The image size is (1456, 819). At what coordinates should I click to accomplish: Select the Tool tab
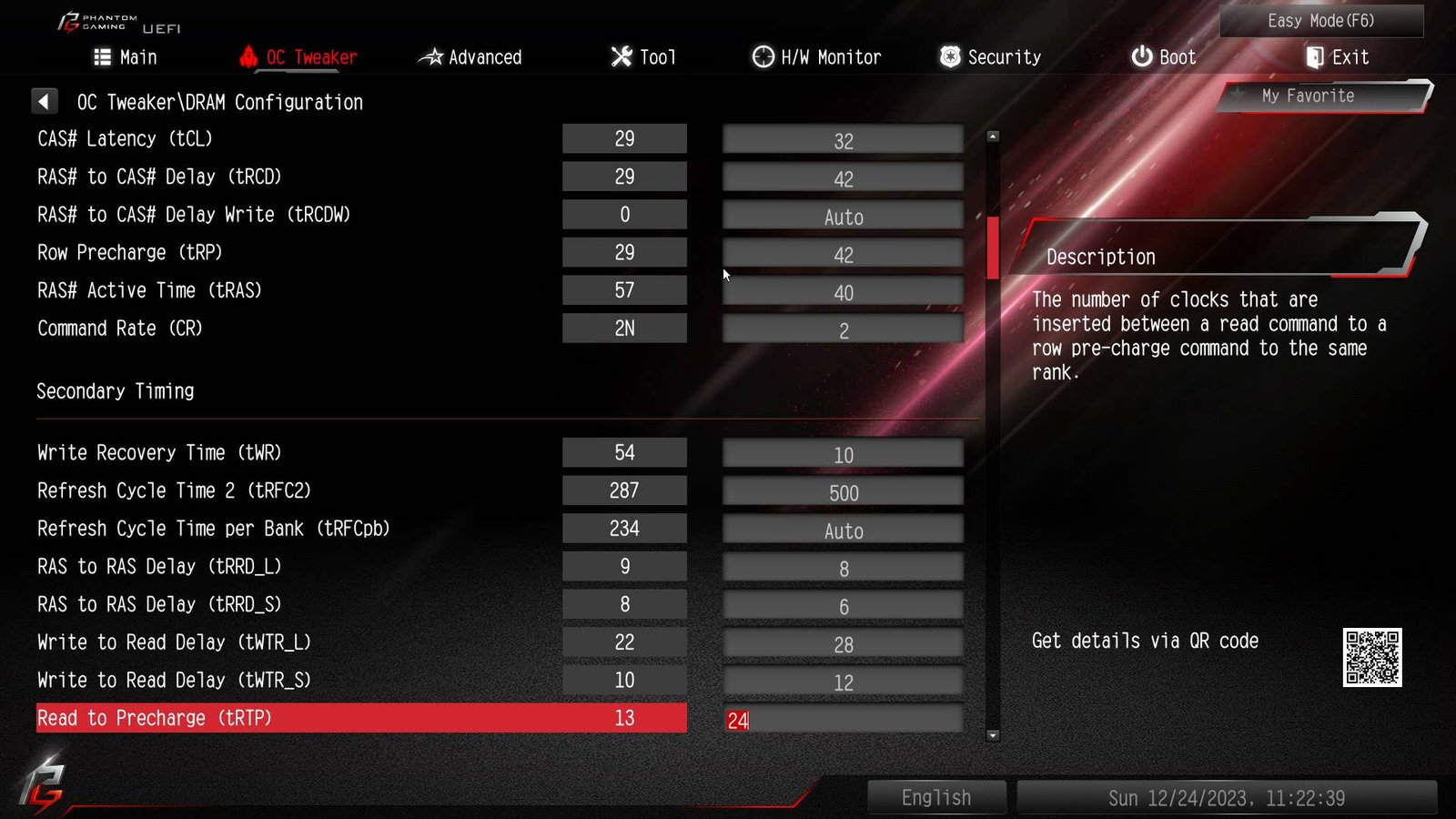pos(643,57)
